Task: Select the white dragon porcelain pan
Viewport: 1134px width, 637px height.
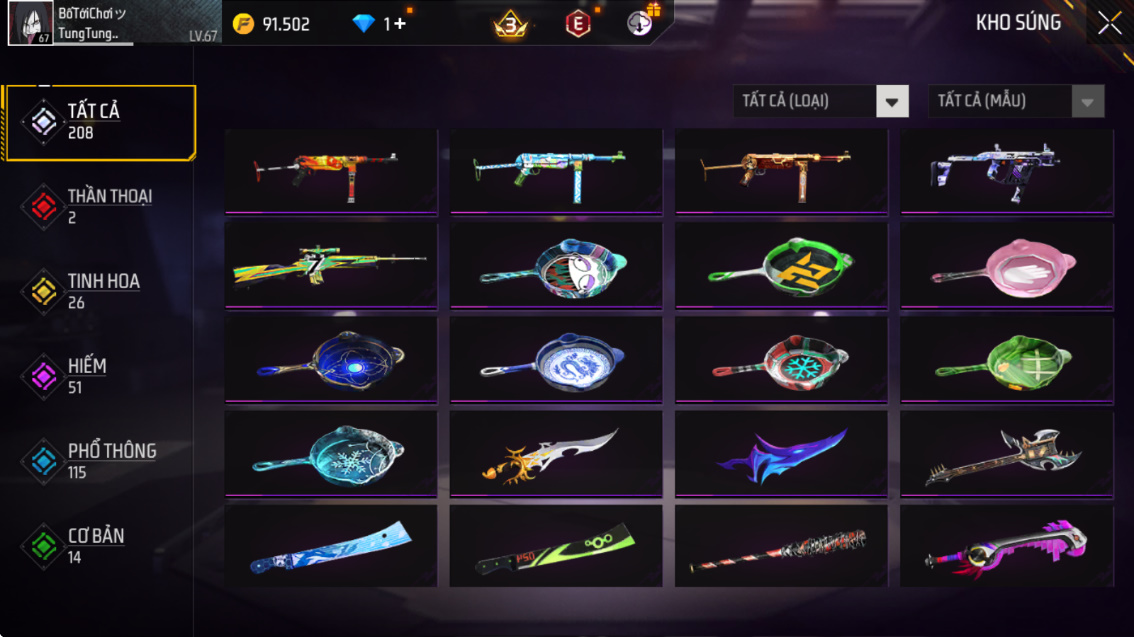Action: tap(556, 360)
